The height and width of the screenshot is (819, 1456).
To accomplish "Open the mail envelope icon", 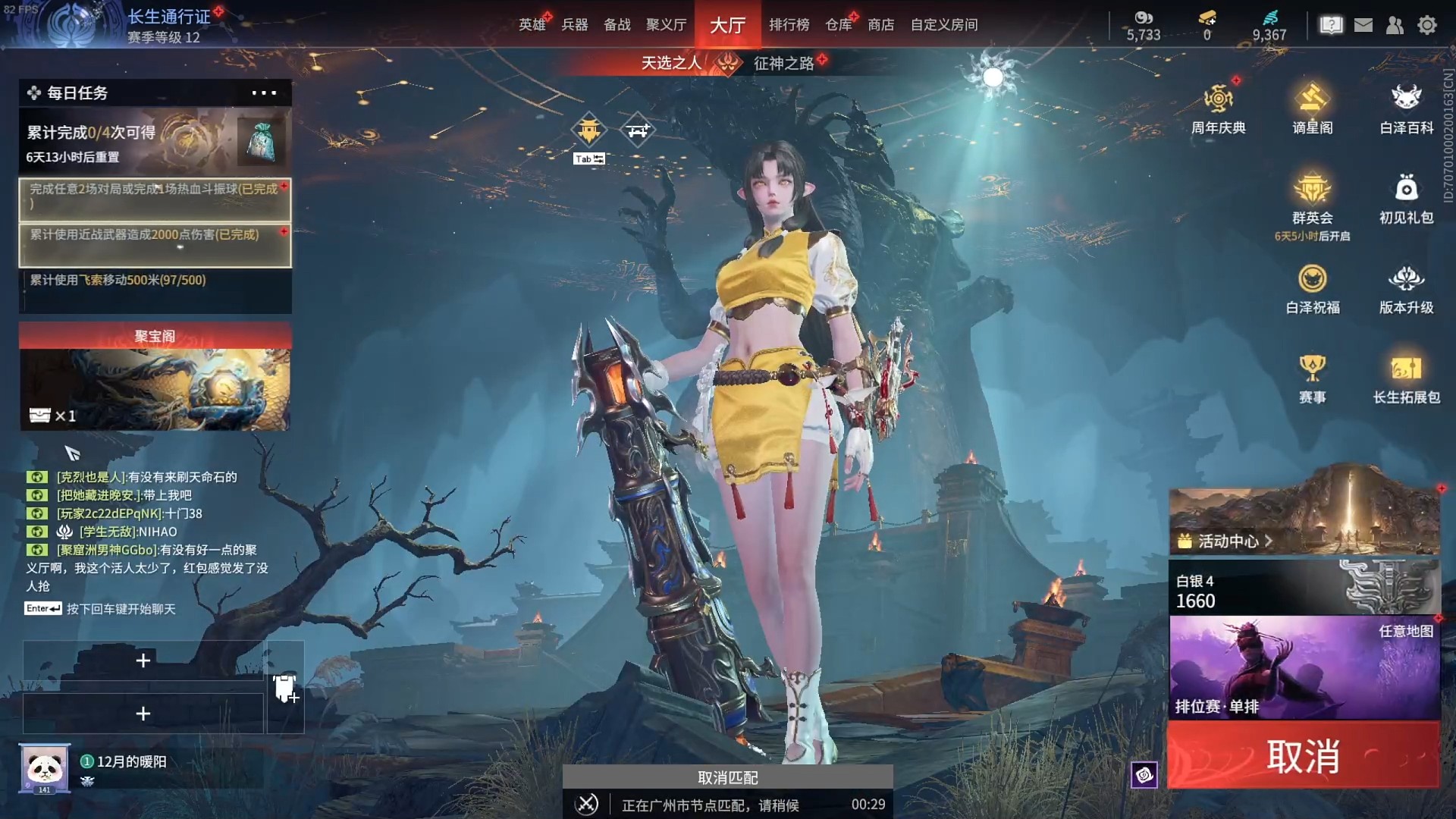I will [1363, 25].
